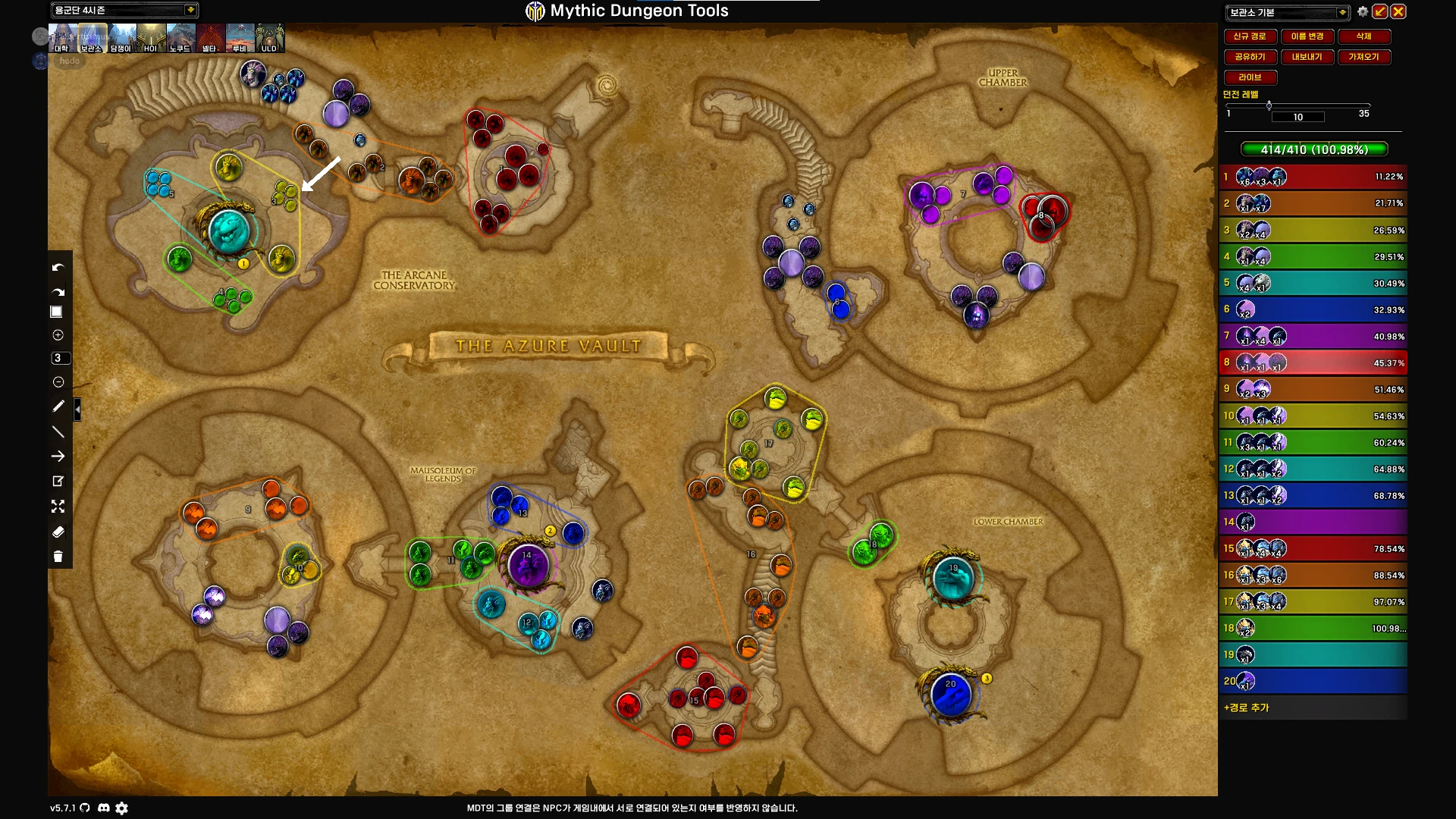This screenshot has width=1456, height=819.
Task: Select pull 8 row in the pull list
Action: pyautogui.click(x=1313, y=362)
